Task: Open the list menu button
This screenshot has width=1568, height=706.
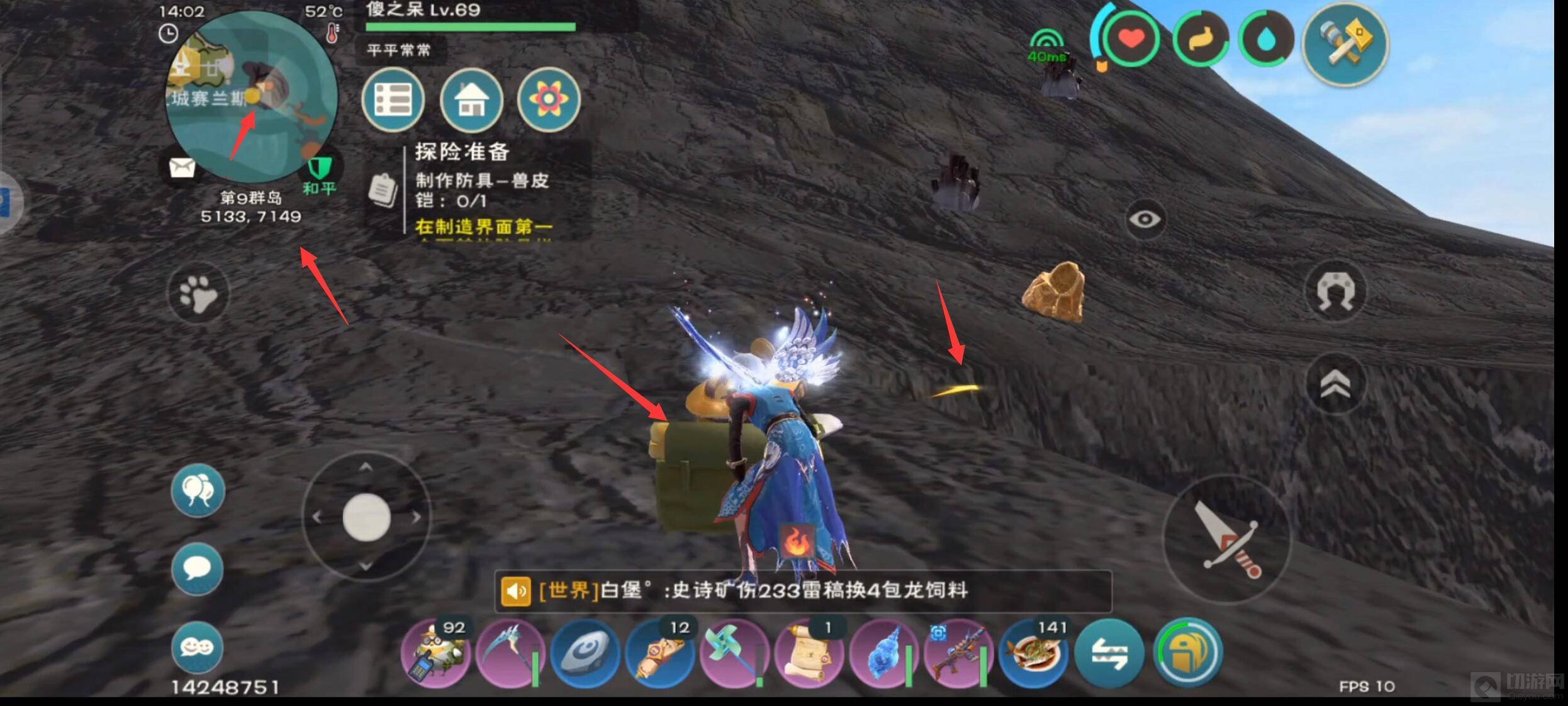Action: pyautogui.click(x=393, y=100)
